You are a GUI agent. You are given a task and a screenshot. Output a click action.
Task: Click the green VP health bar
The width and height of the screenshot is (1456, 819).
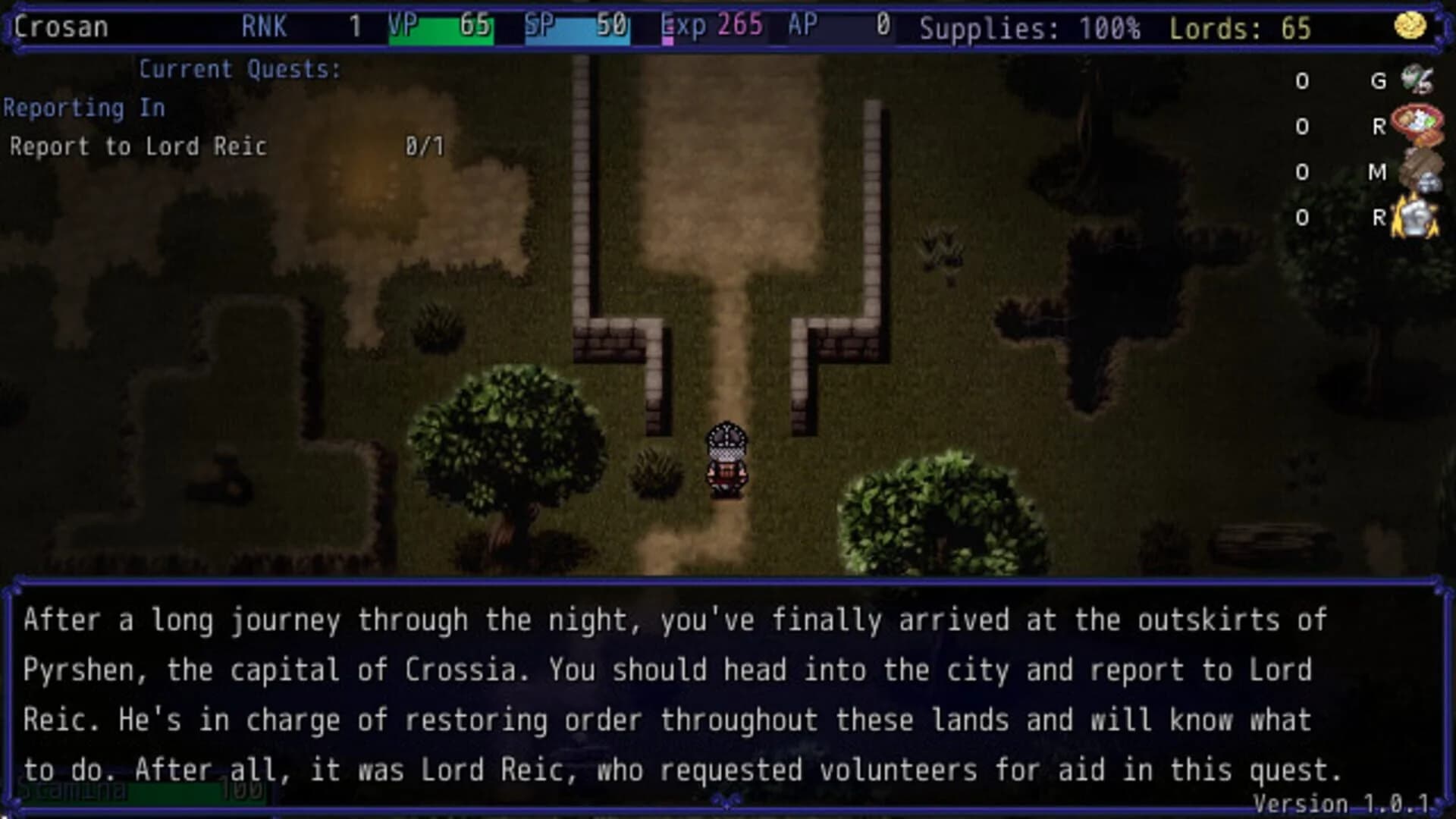tap(438, 27)
